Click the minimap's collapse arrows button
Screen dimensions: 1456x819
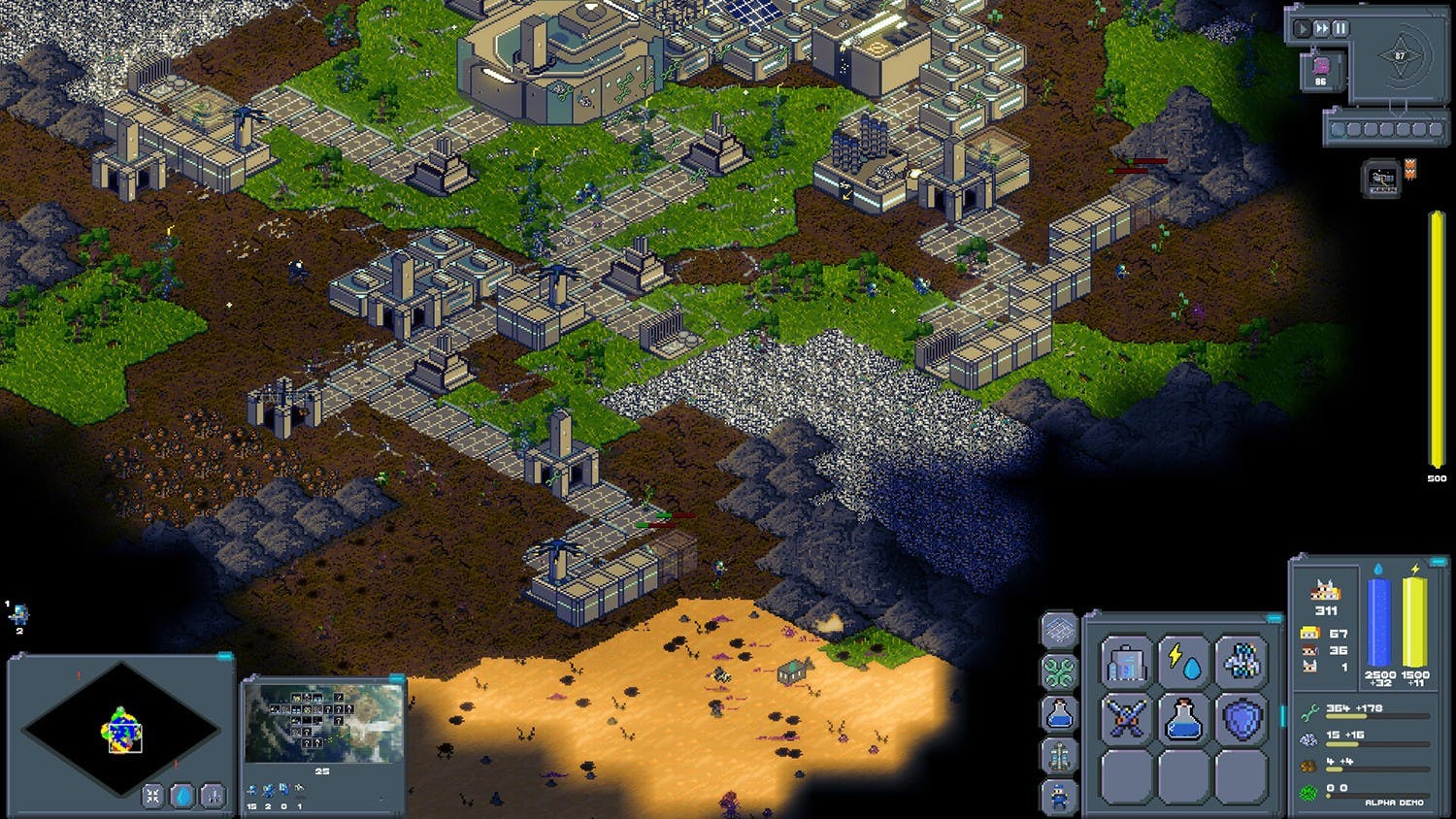[153, 796]
